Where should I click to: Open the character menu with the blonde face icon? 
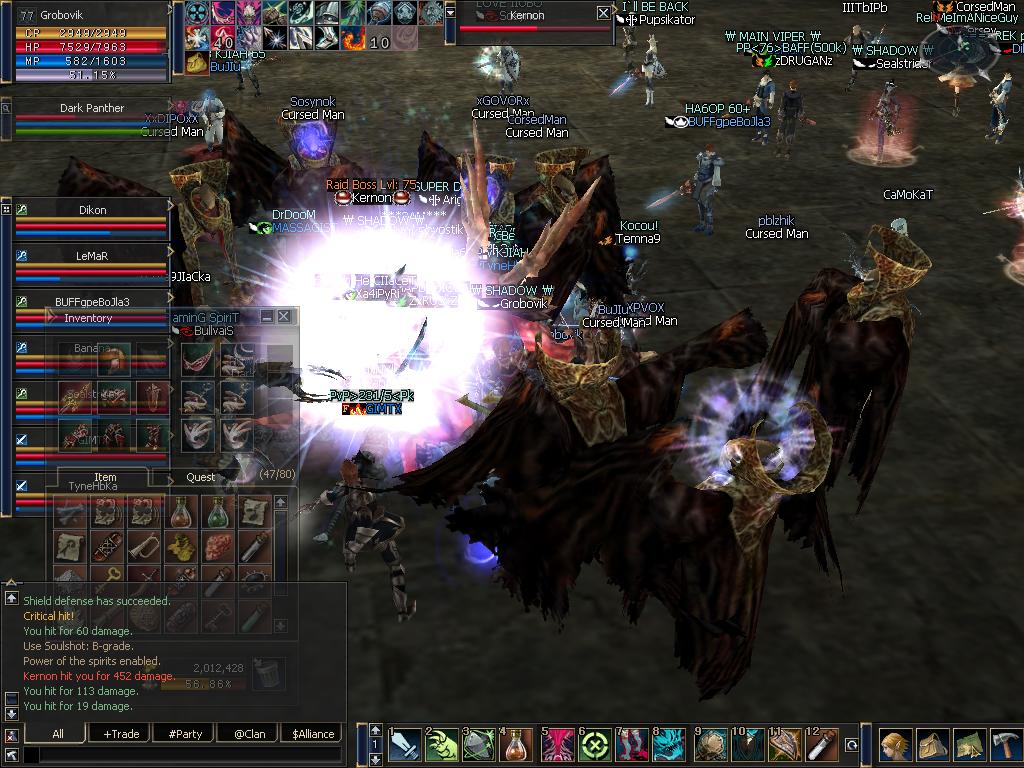(x=894, y=746)
